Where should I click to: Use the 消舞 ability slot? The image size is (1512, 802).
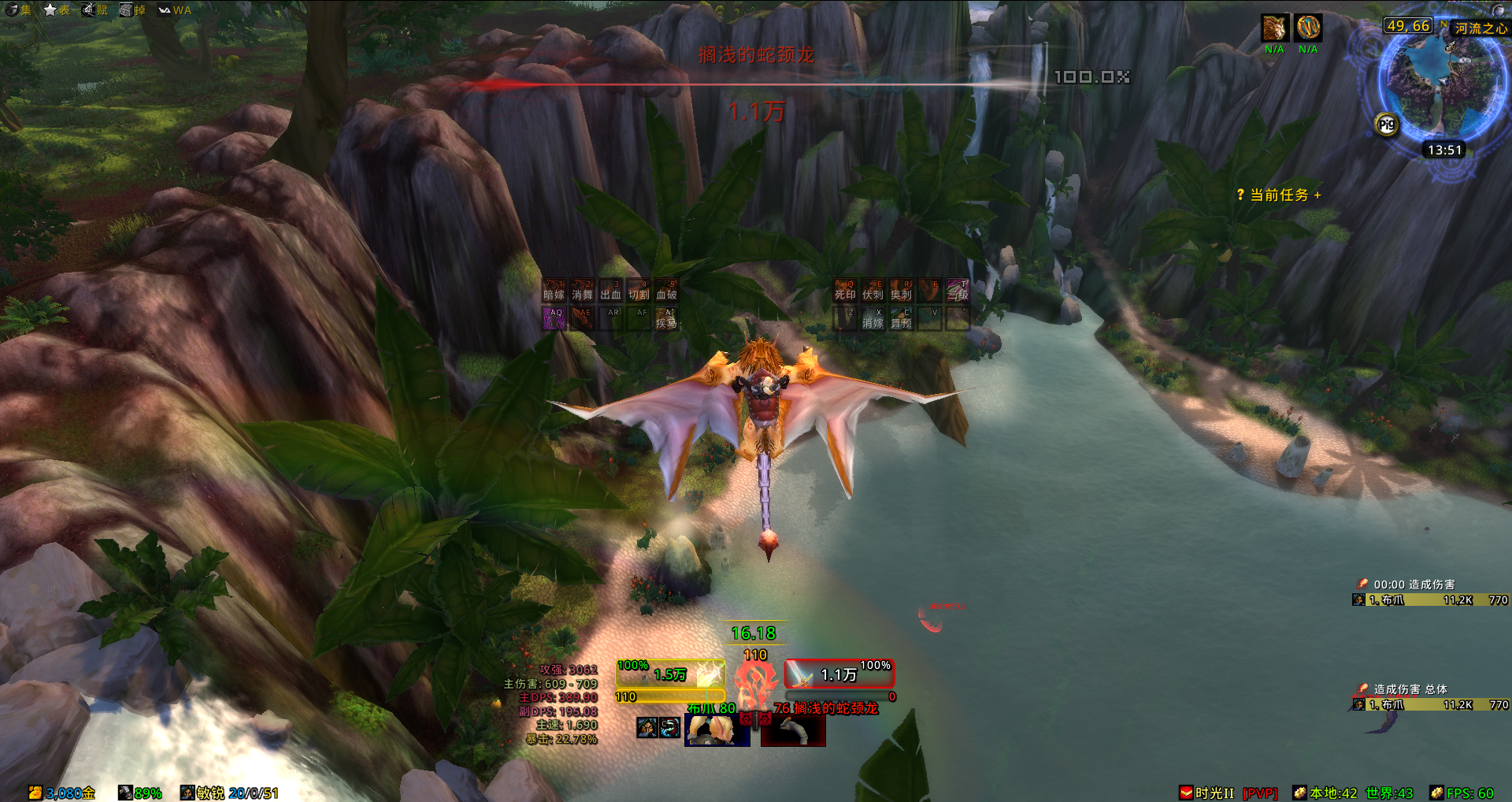[x=582, y=291]
